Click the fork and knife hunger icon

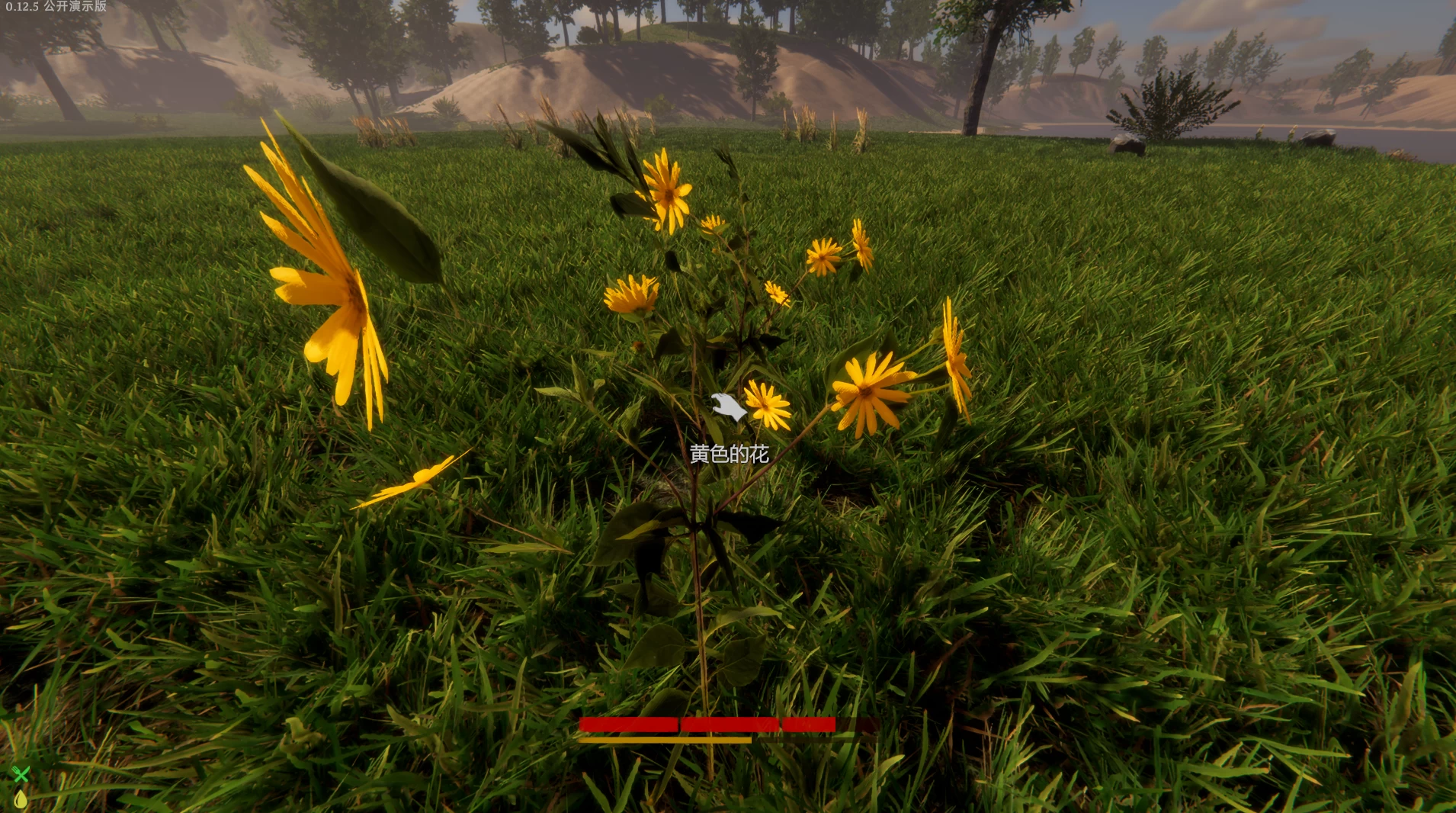pyautogui.click(x=21, y=775)
